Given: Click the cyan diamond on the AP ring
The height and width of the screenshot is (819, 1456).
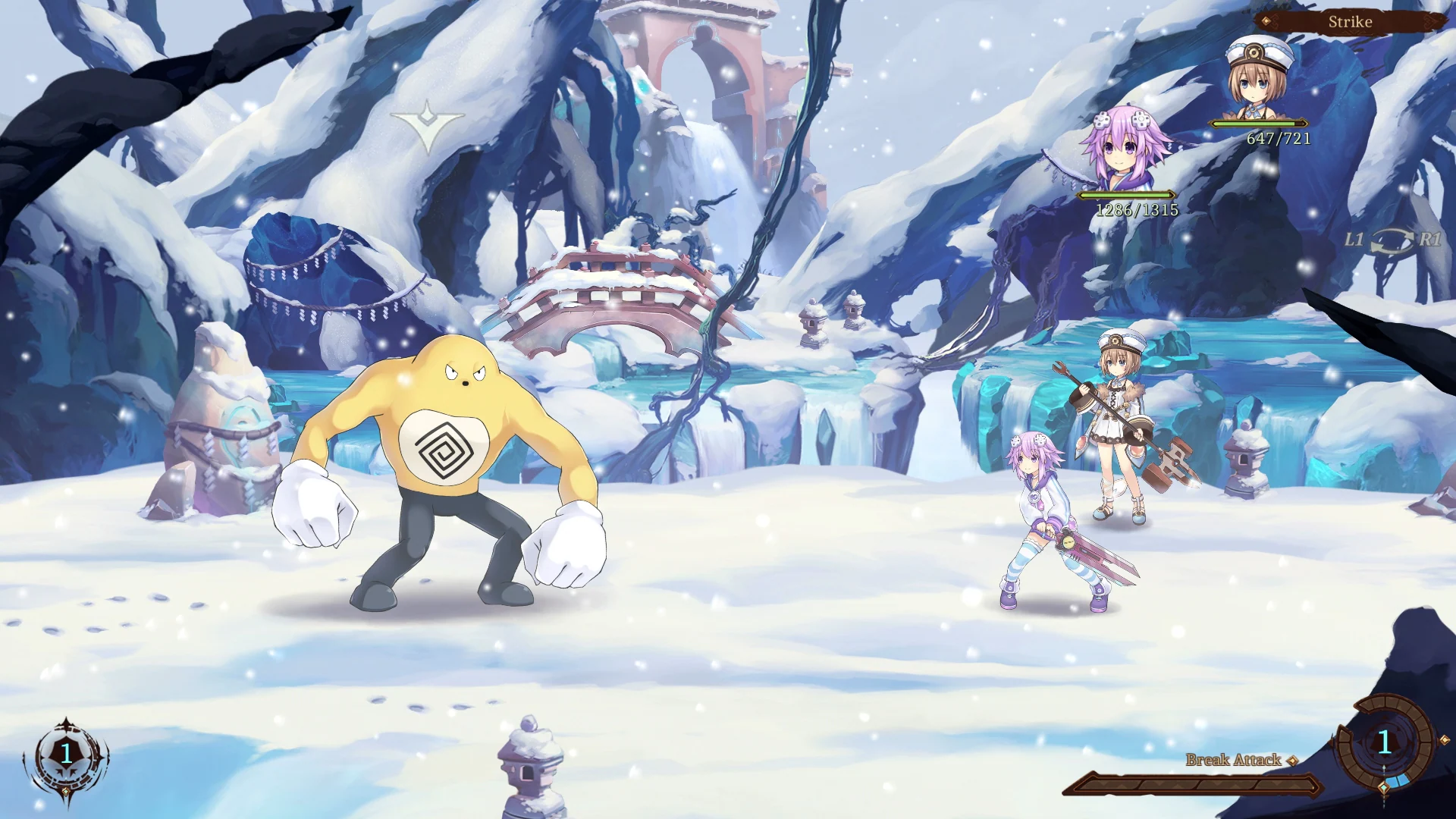Looking at the screenshot, I should point(1383,789).
